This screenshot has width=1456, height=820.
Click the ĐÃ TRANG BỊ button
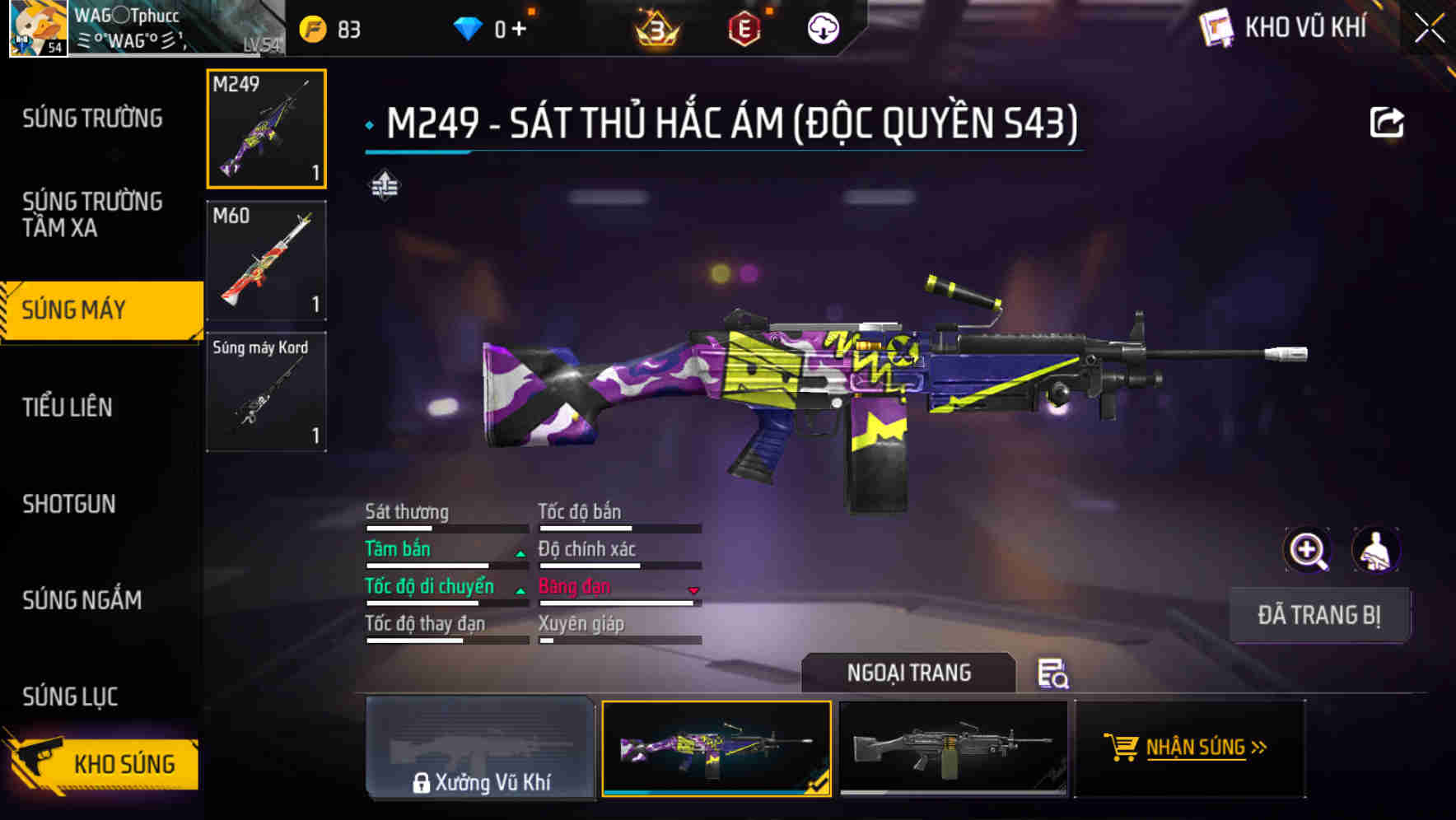(x=1319, y=614)
